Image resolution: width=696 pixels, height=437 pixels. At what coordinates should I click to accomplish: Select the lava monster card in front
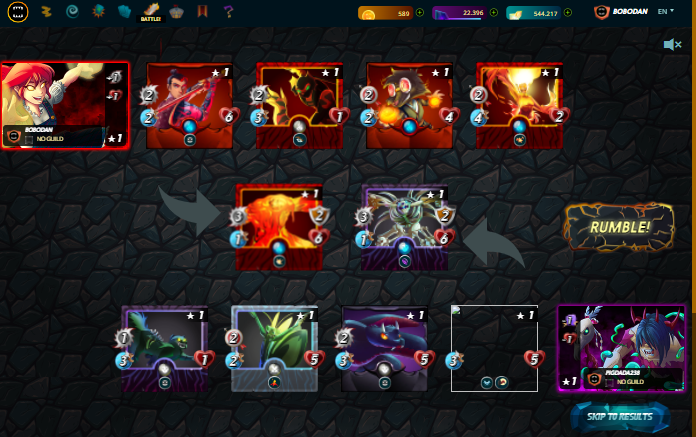click(280, 227)
